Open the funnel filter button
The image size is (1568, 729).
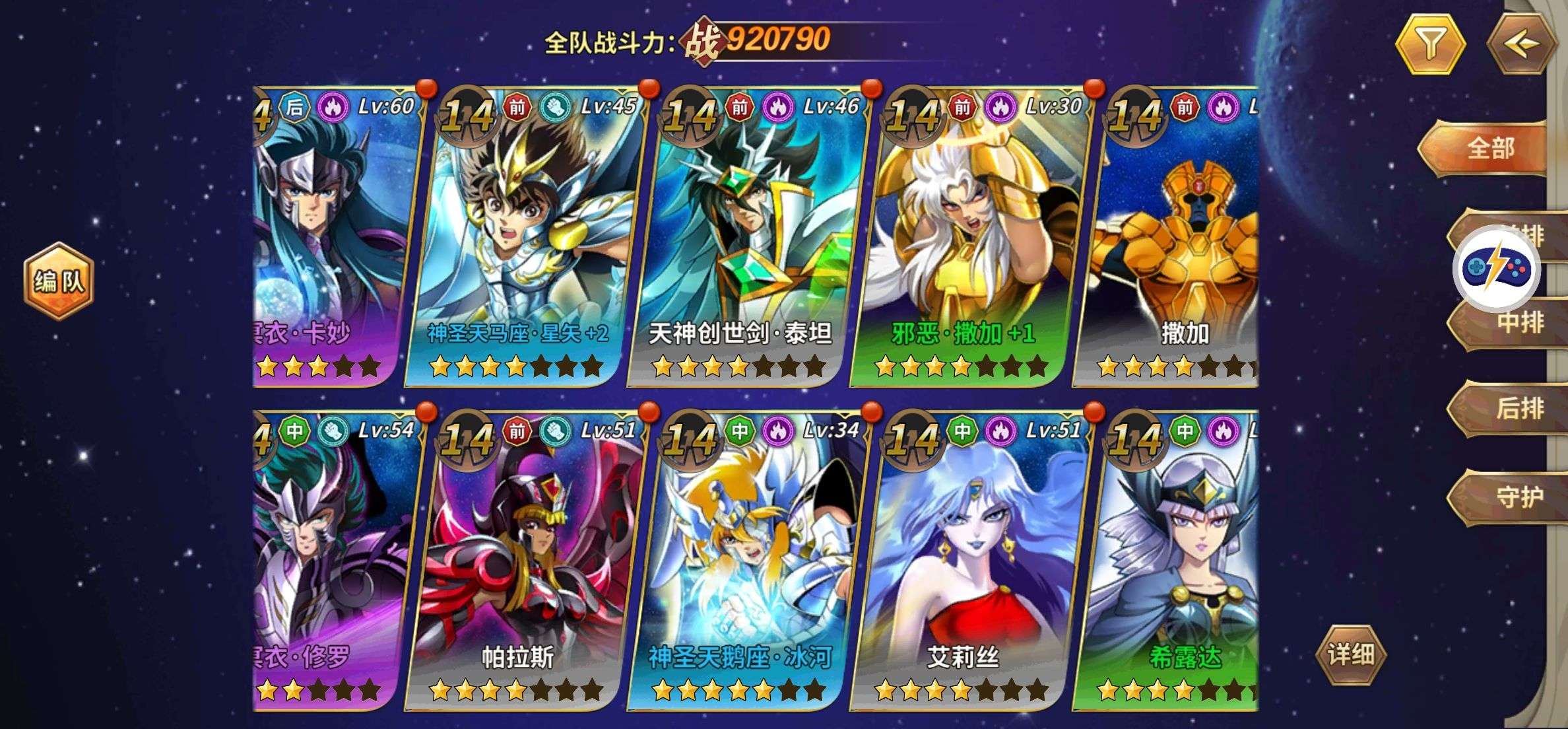(1430, 44)
